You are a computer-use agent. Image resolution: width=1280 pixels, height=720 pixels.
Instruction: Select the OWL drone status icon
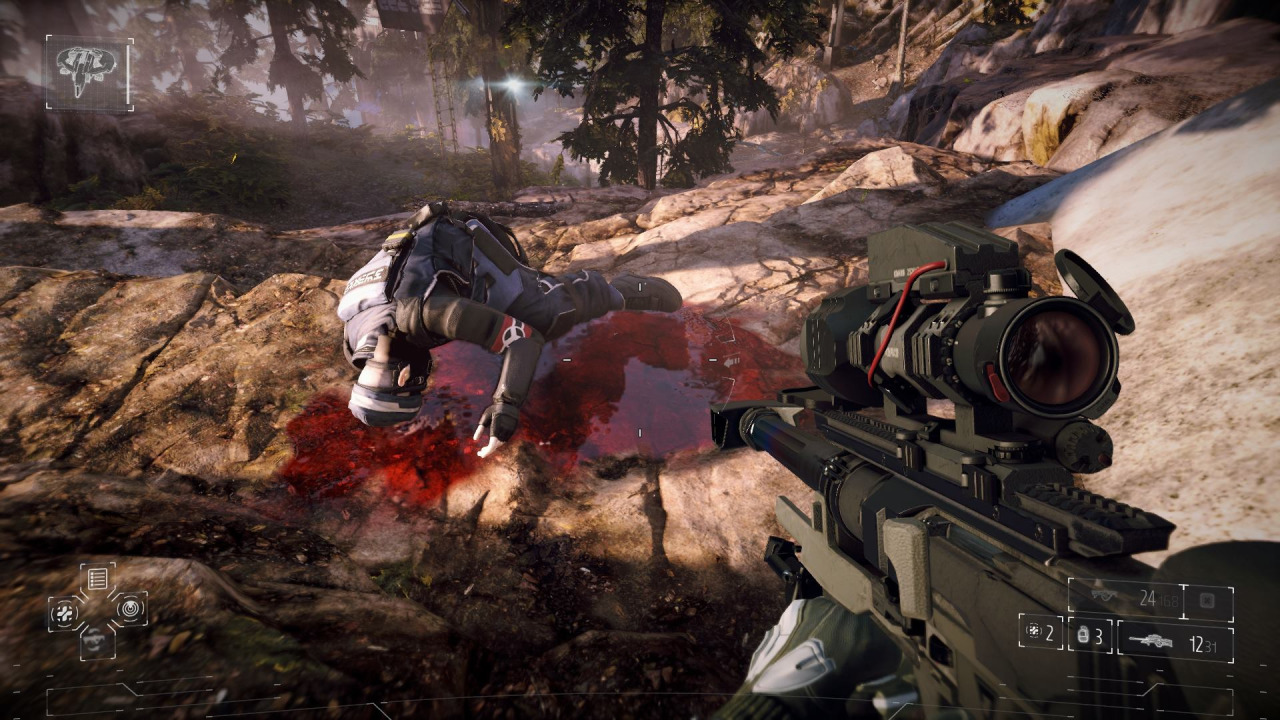[x=88, y=72]
